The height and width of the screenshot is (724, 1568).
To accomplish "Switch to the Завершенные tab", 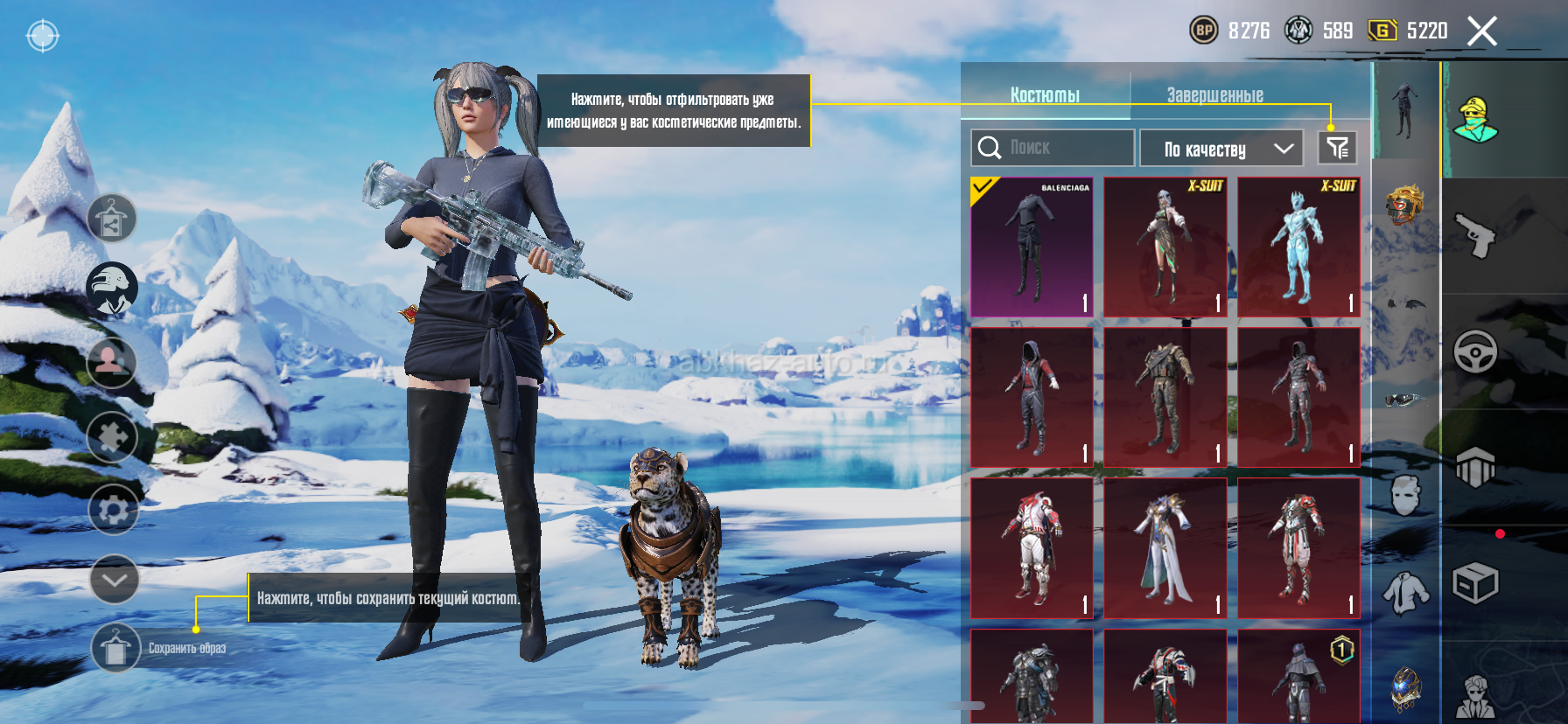I will click(1214, 94).
